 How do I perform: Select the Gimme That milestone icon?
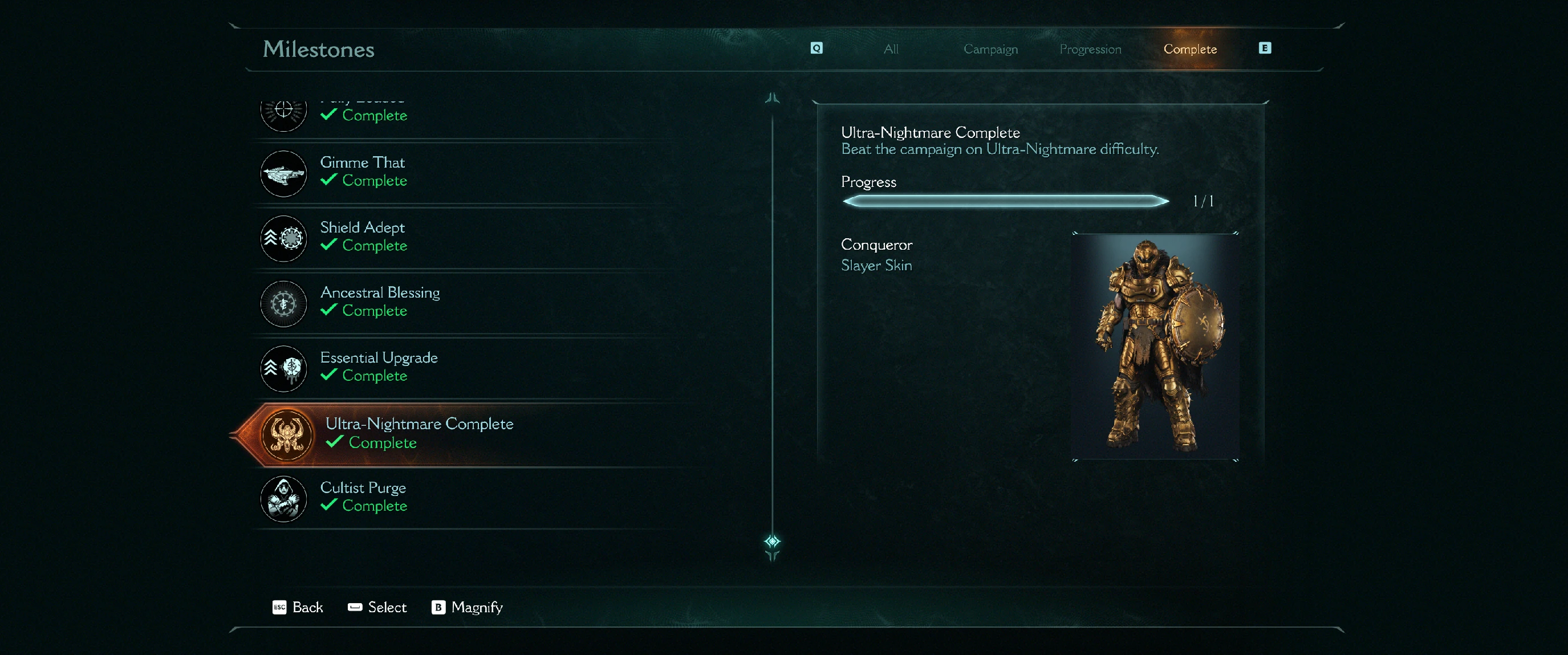pos(283,173)
